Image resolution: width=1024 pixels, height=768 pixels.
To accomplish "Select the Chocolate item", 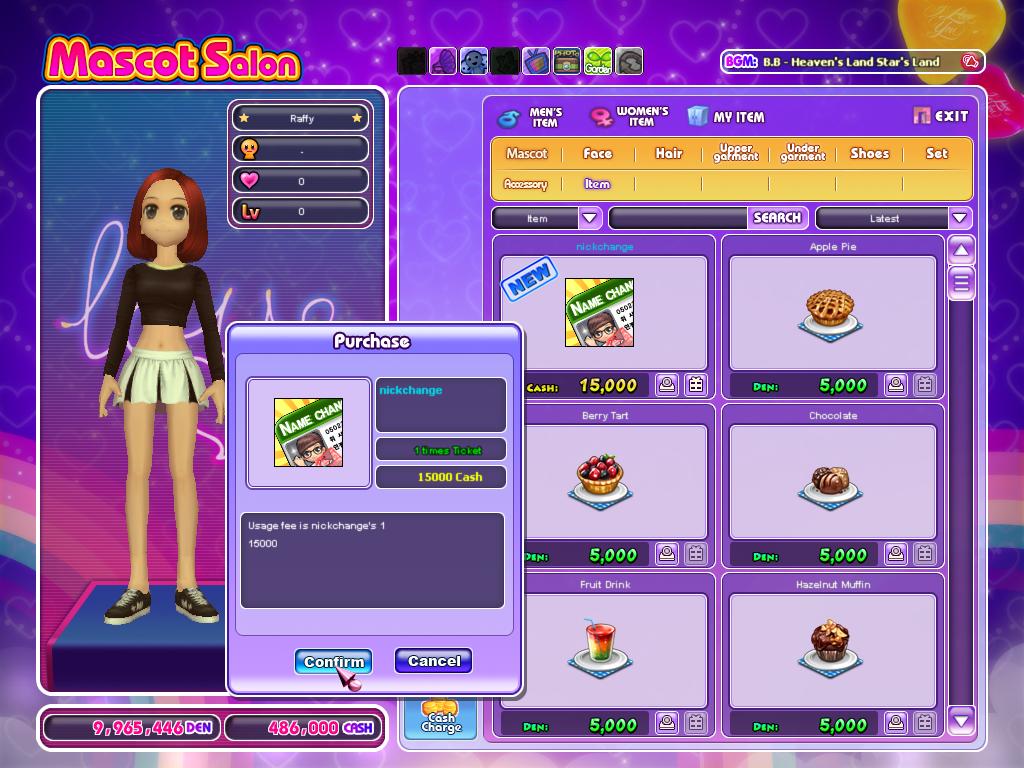I will coord(832,482).
